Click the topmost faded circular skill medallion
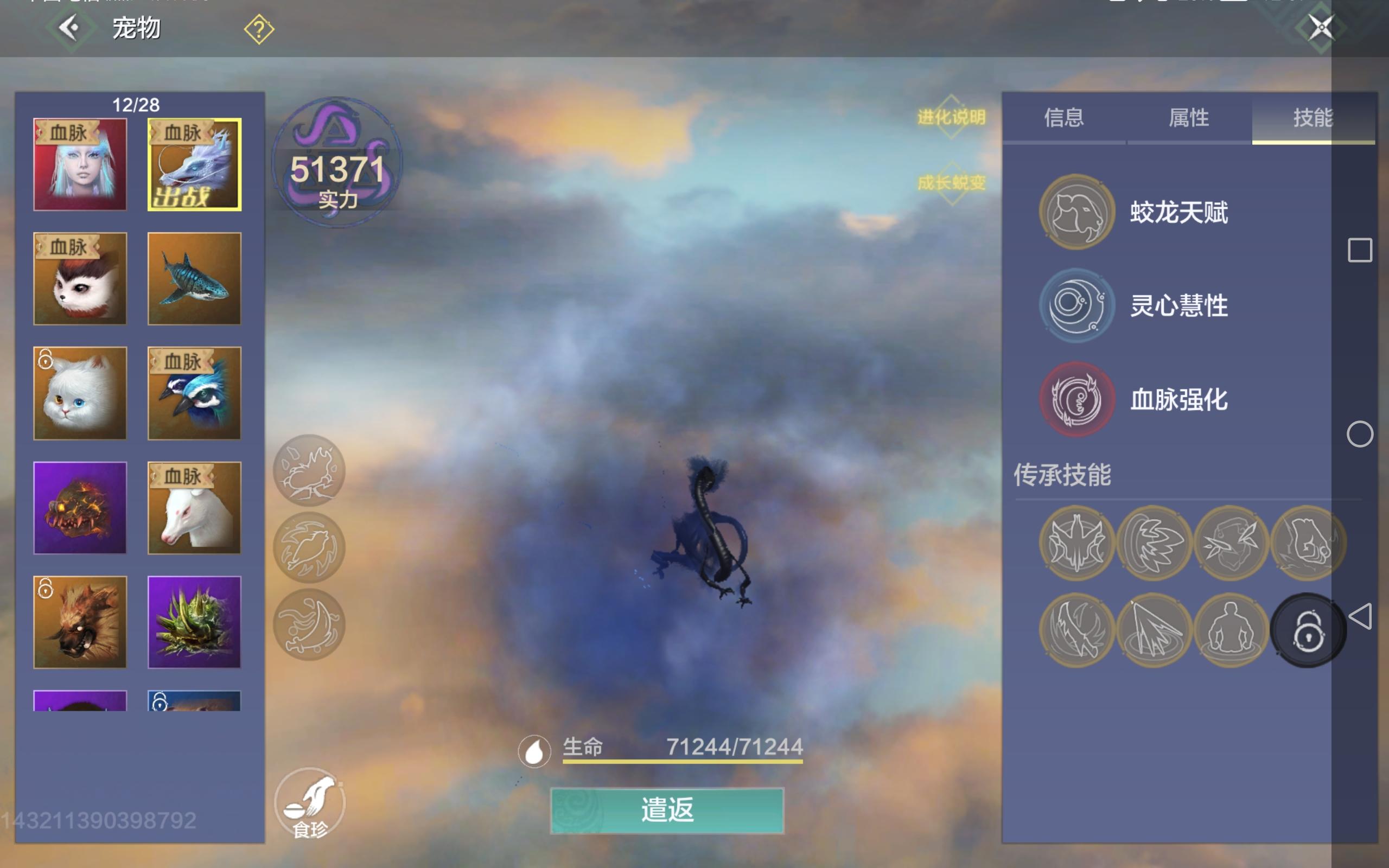The image size is (1389, 868). [x=310, y=470]
